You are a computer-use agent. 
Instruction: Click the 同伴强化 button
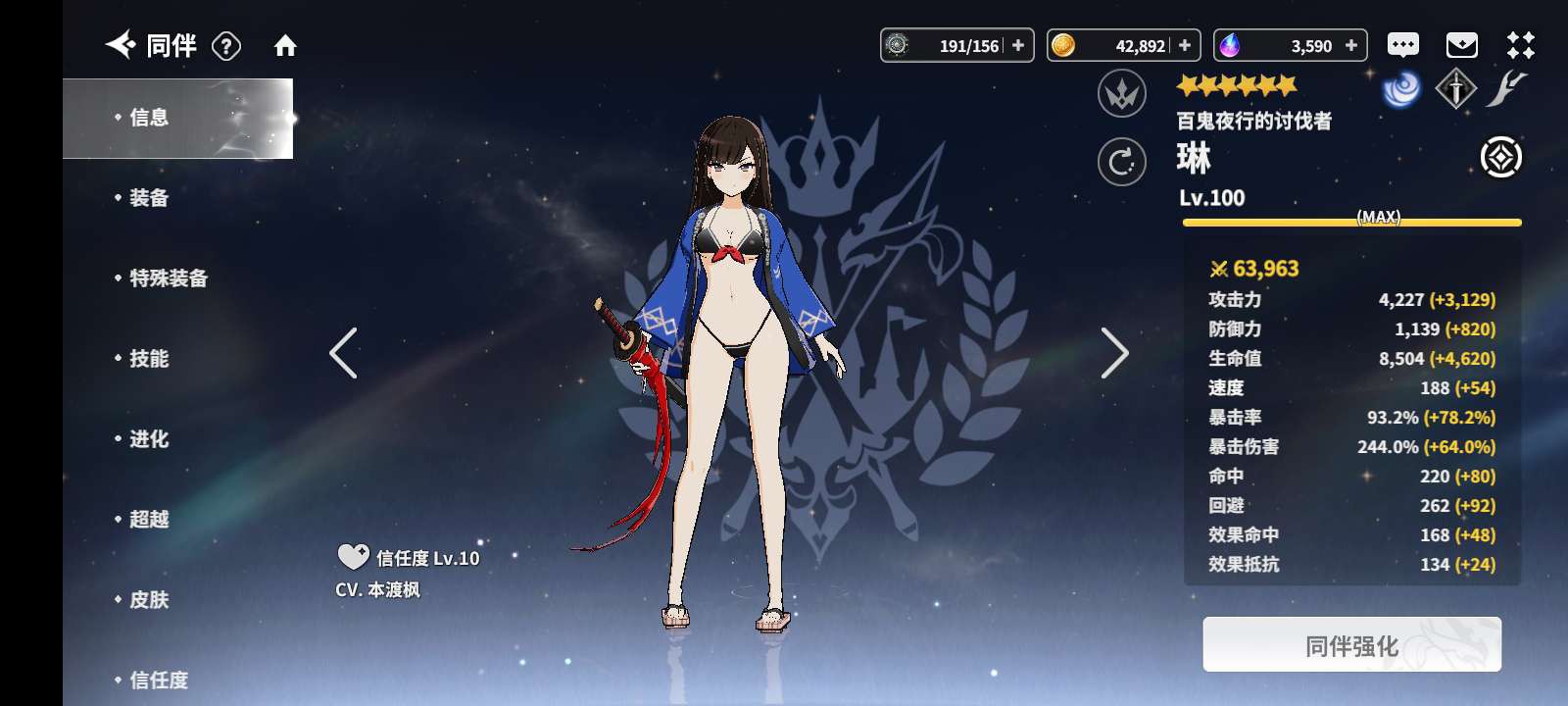pyautogui.click(x=1351, y=645)
